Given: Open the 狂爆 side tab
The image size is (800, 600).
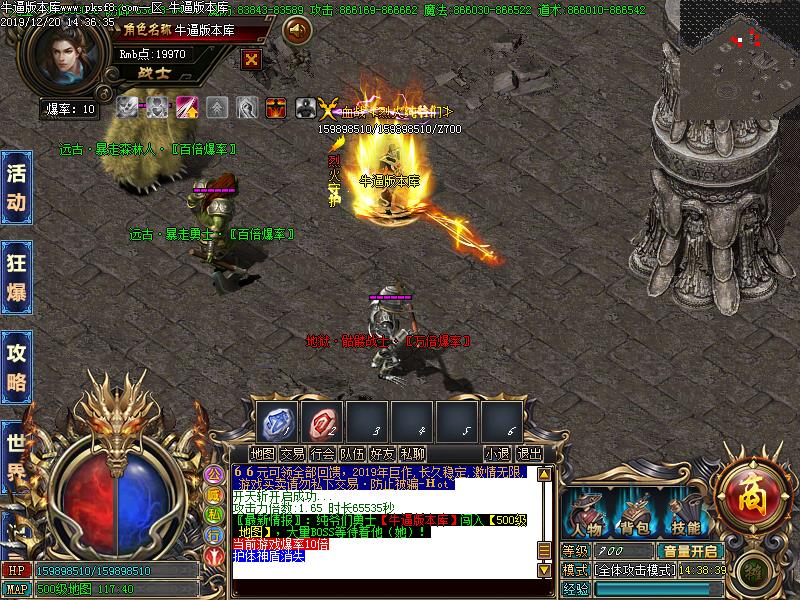Looking at the screenshot, I should coord(16,278).
